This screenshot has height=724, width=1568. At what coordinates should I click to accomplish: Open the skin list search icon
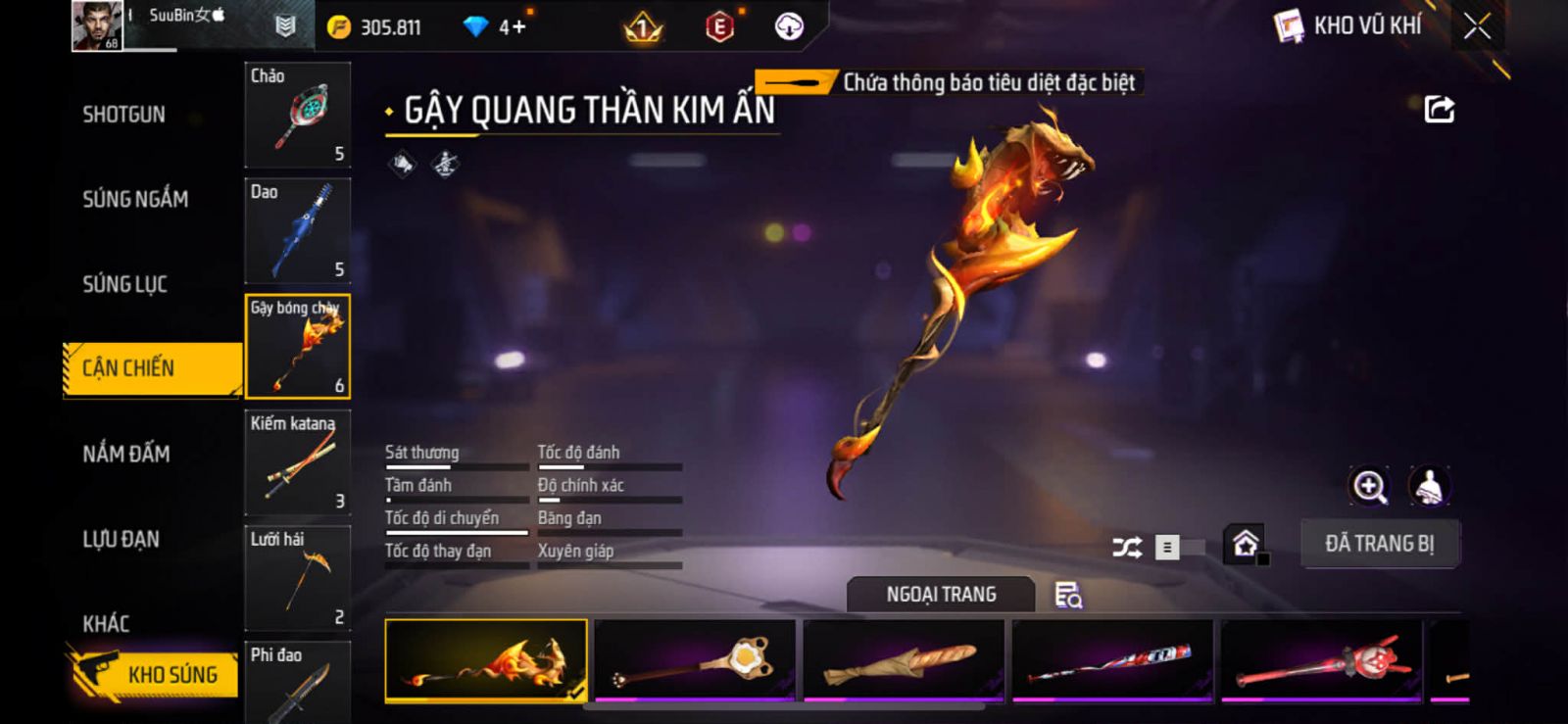click(1067, 595)
